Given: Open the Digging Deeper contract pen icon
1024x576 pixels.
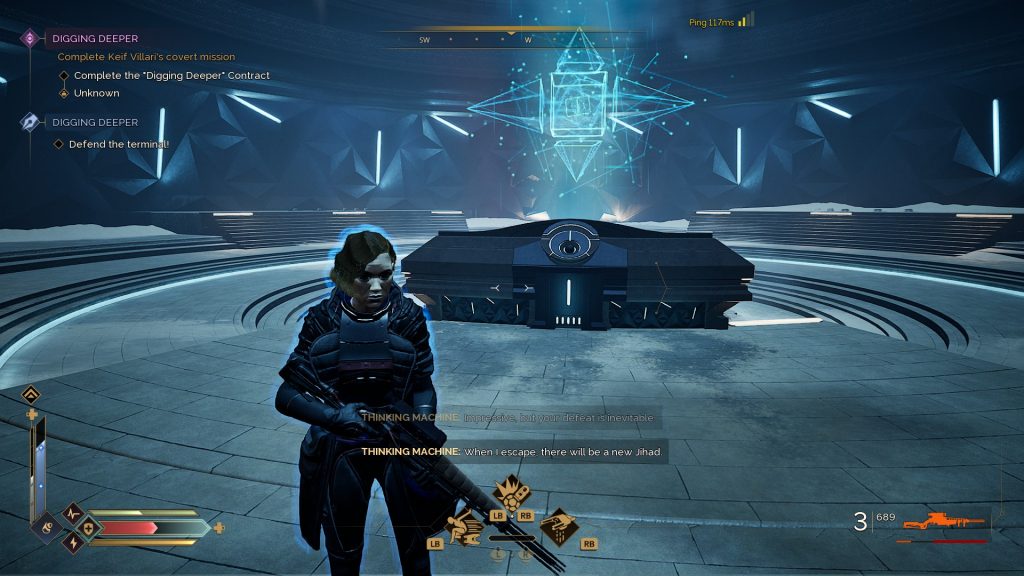Looking at the screenshot, I should (x=30, y=122).
